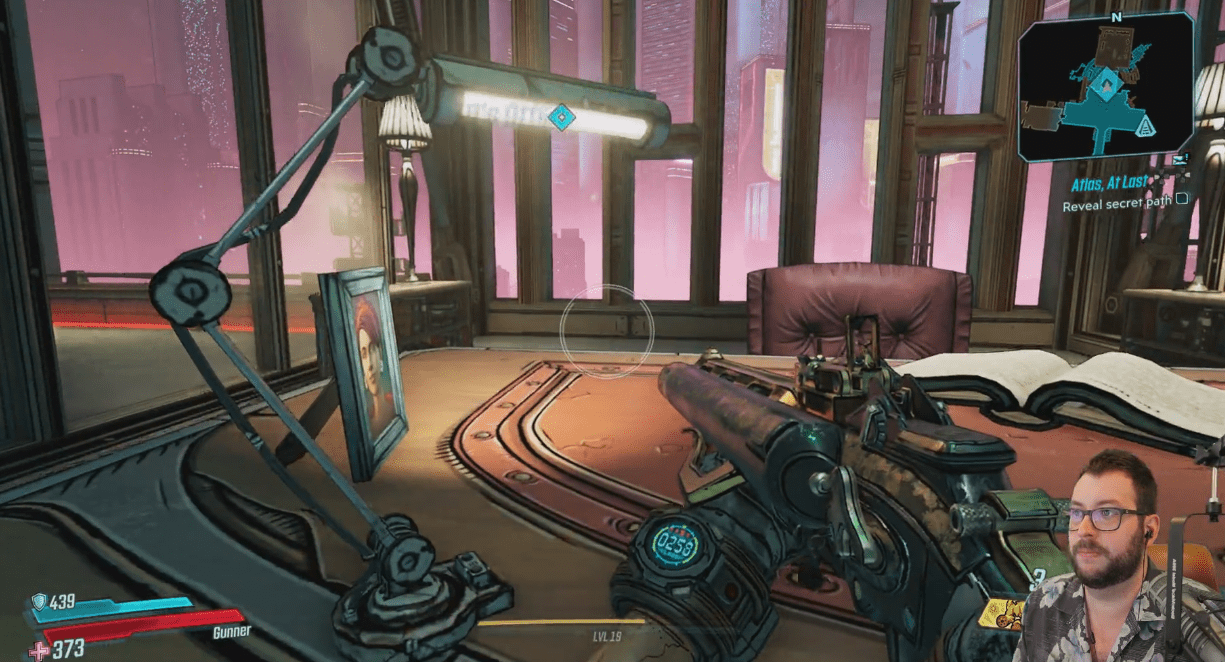The height and width of the screenshot is (662, 1225).
Task: Tick the Reveal secret path objective checkbox
Action: 1182,199
